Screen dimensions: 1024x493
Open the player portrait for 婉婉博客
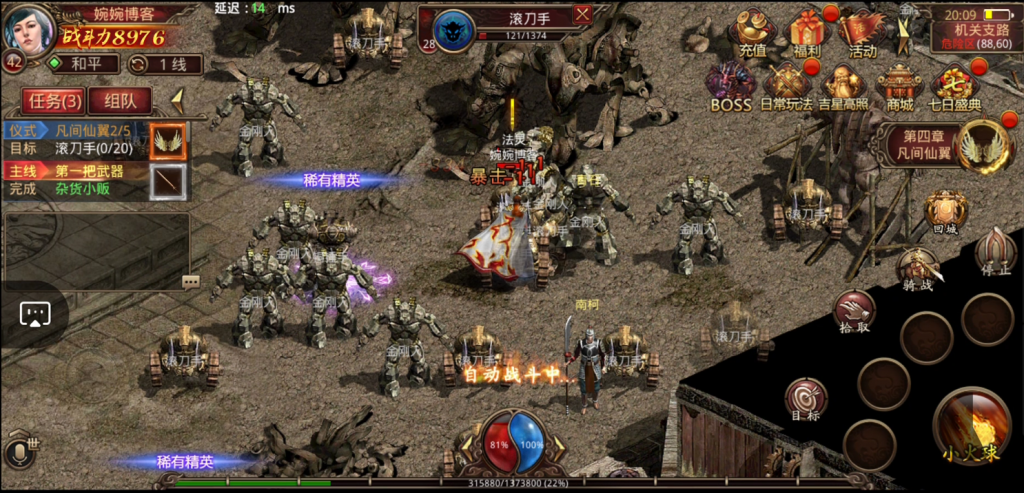coord(28,30)
